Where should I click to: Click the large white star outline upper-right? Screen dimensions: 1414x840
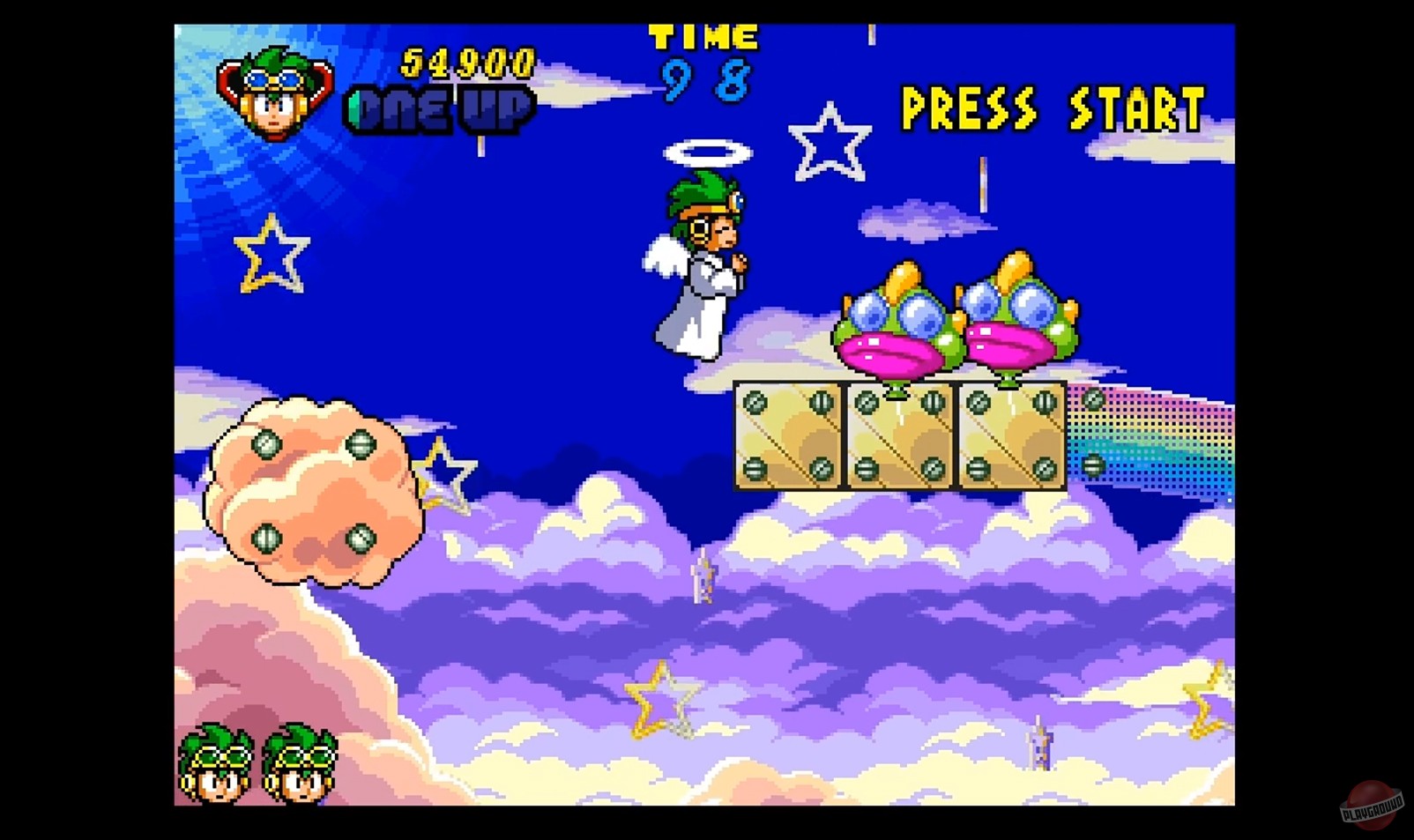tap(829, 141)
